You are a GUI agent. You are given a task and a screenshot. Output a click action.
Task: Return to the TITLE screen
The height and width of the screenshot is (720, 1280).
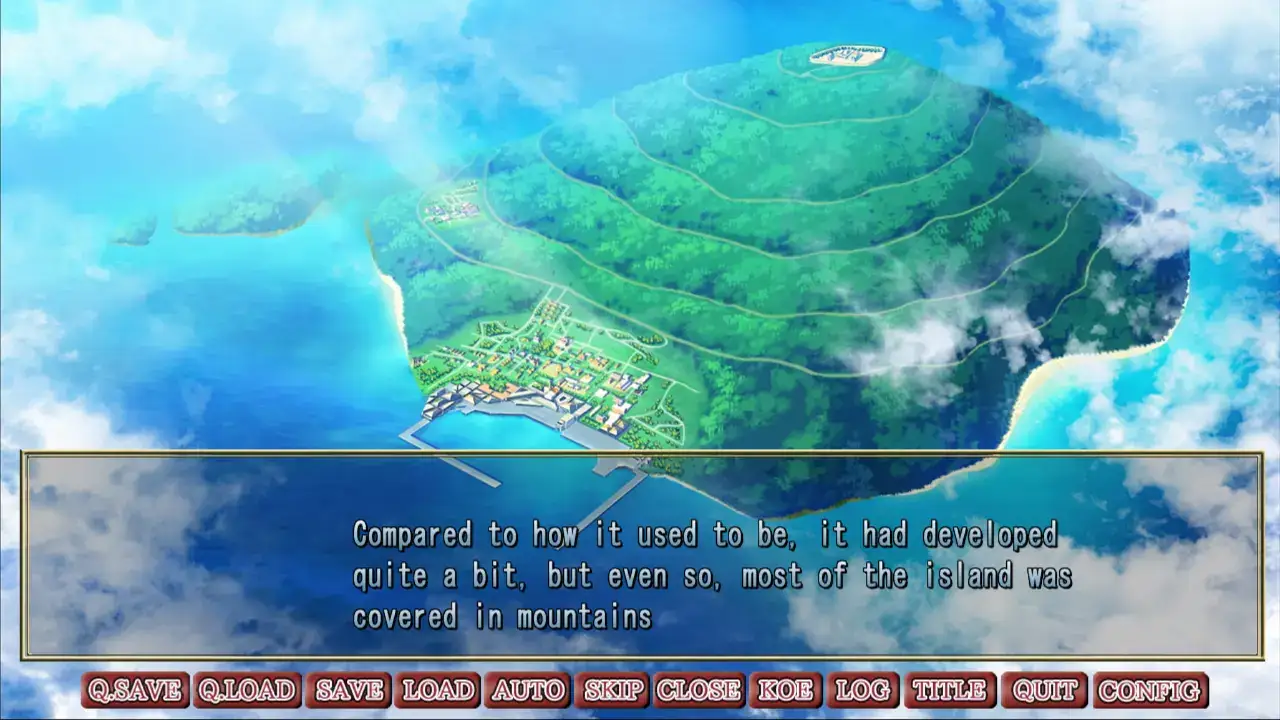click(x=950, y=690)
